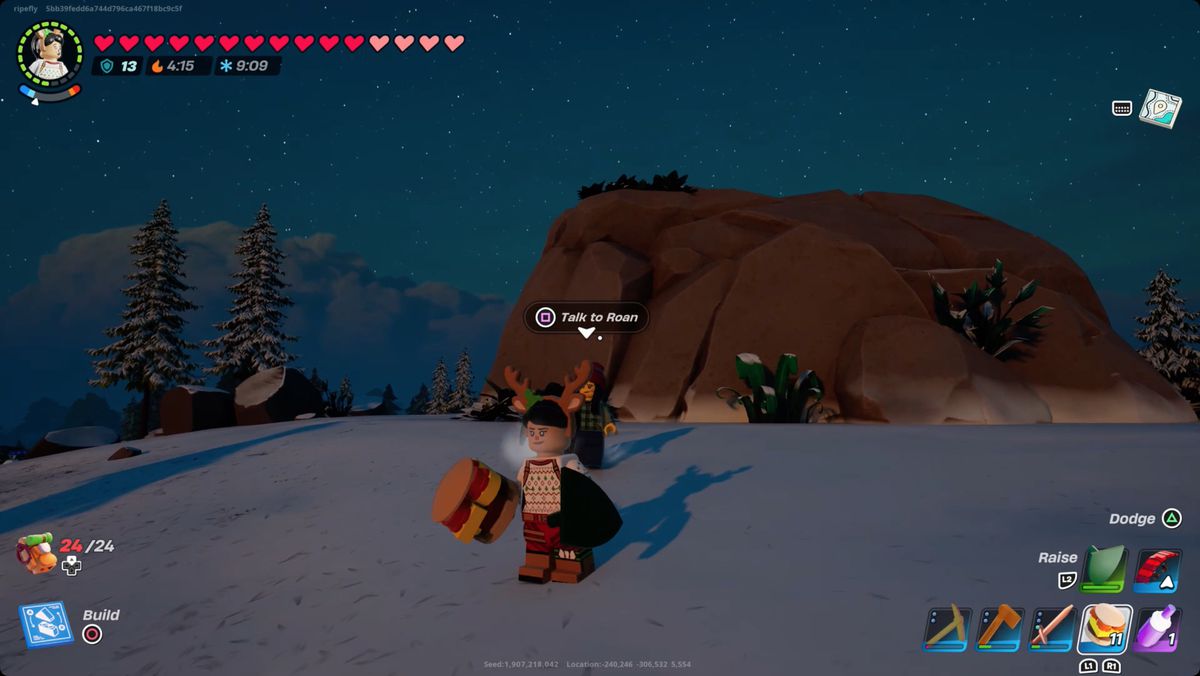Screen dimensions: 1200x676
Task: Click the player avatar portrait
Action: [x=49, y=53]
